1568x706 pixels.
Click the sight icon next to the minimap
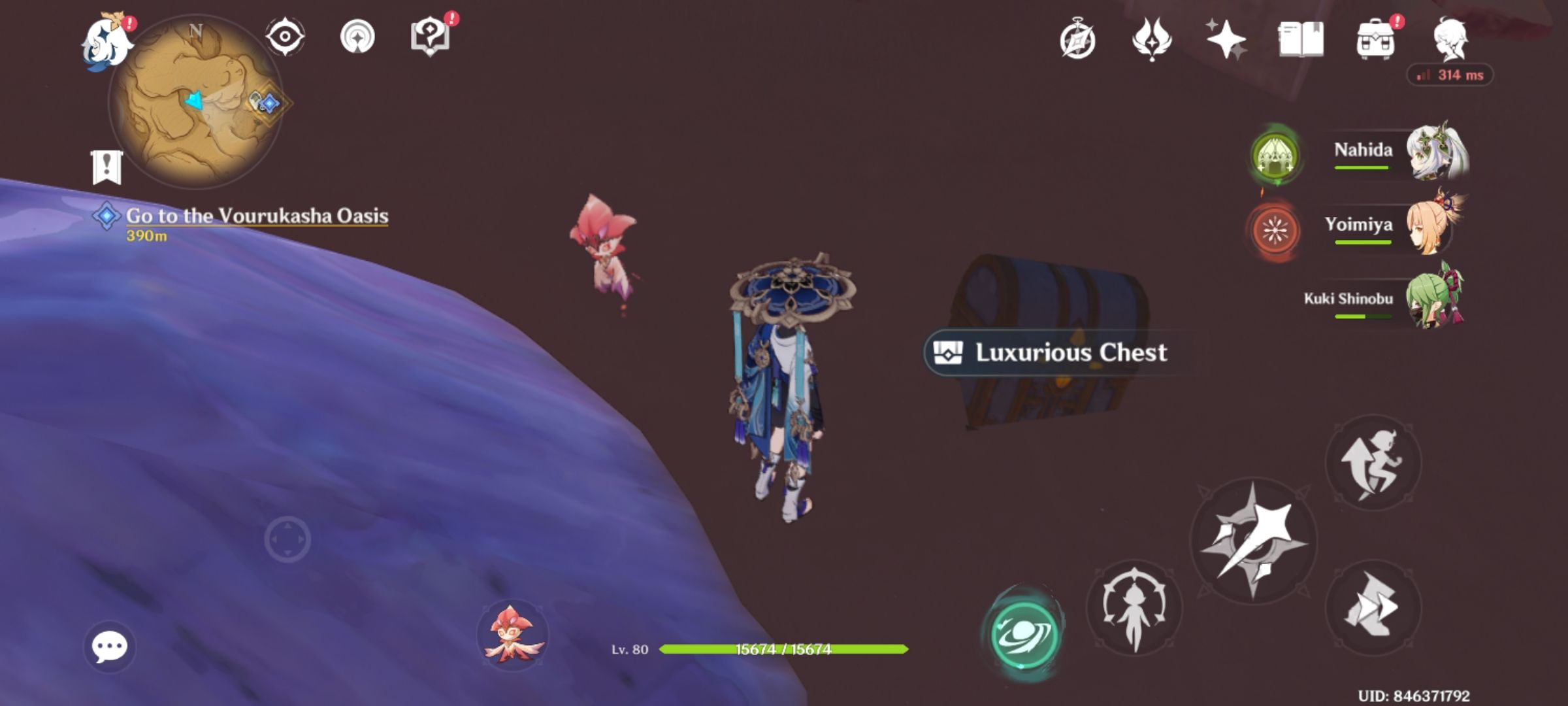point(284,37)
